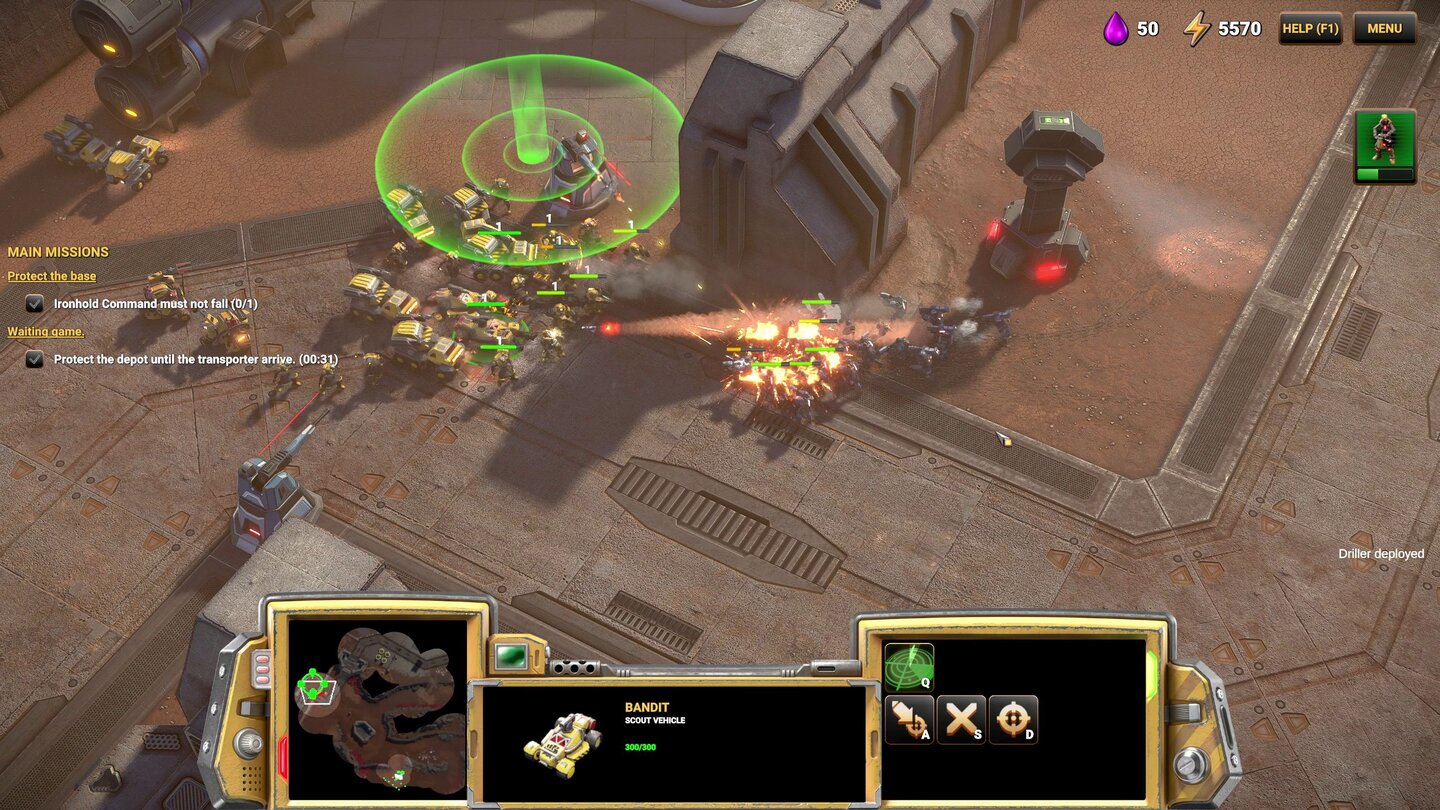Issue the stop command (S)
The image size is (1440, 810).
tap(961, 719)
